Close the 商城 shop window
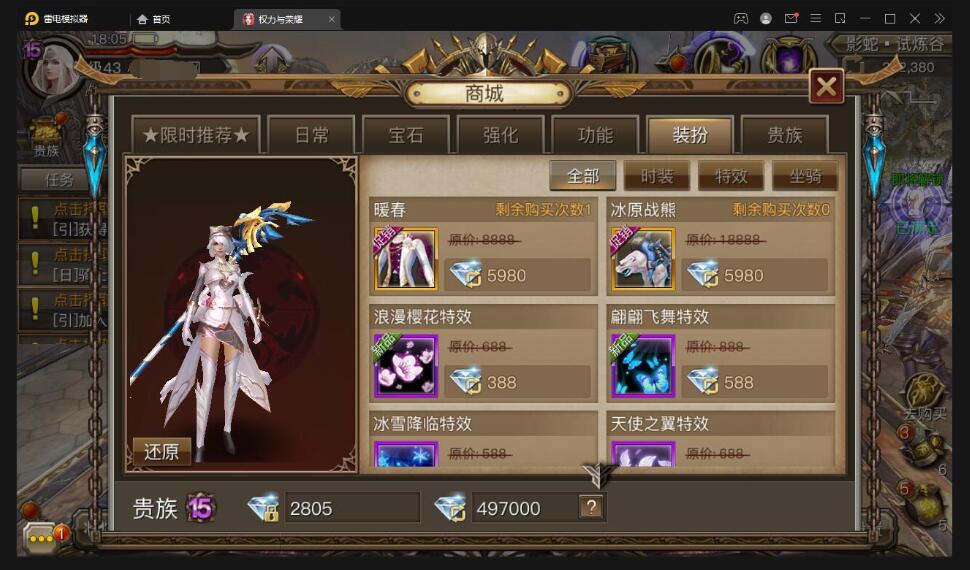 [x=827, y=87]
